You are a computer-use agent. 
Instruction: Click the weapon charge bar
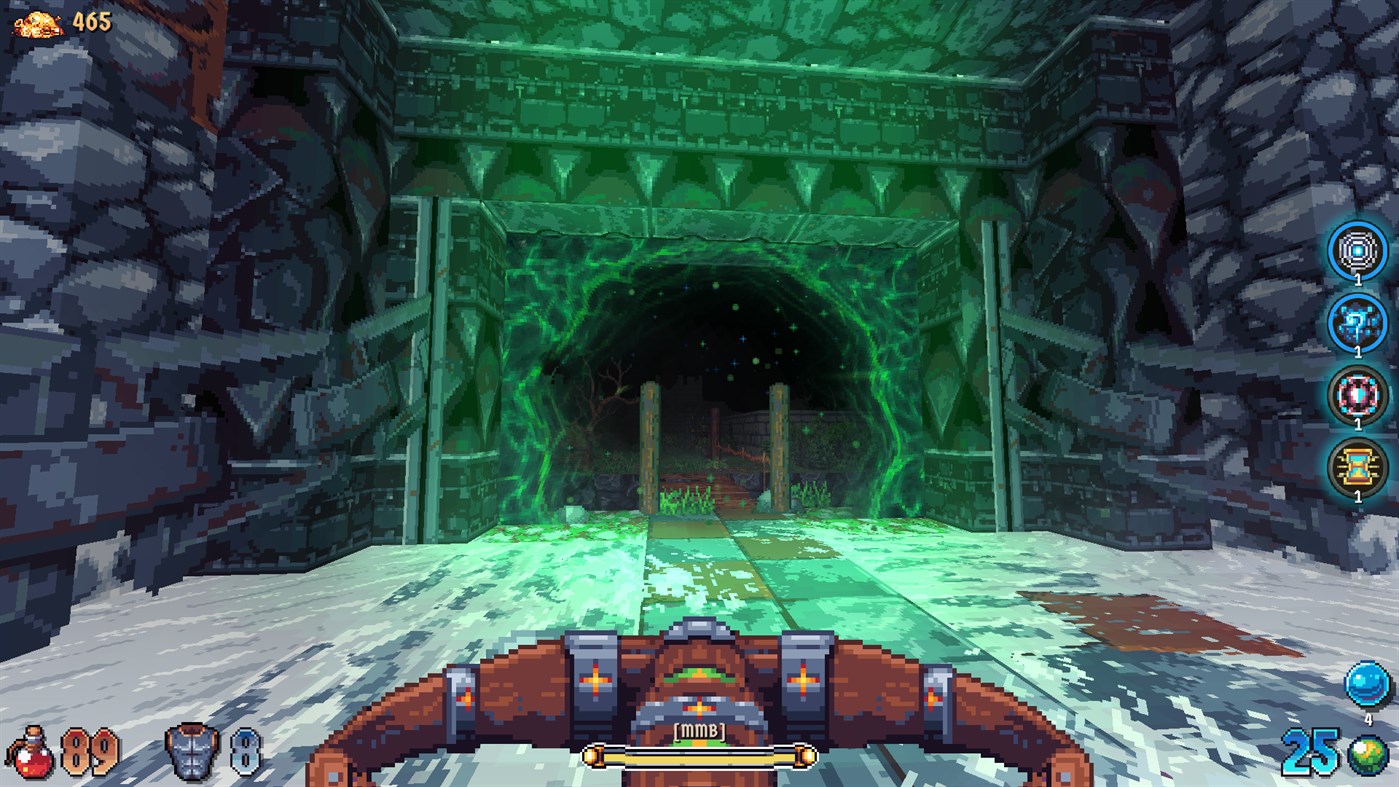[x=699, y=757]
